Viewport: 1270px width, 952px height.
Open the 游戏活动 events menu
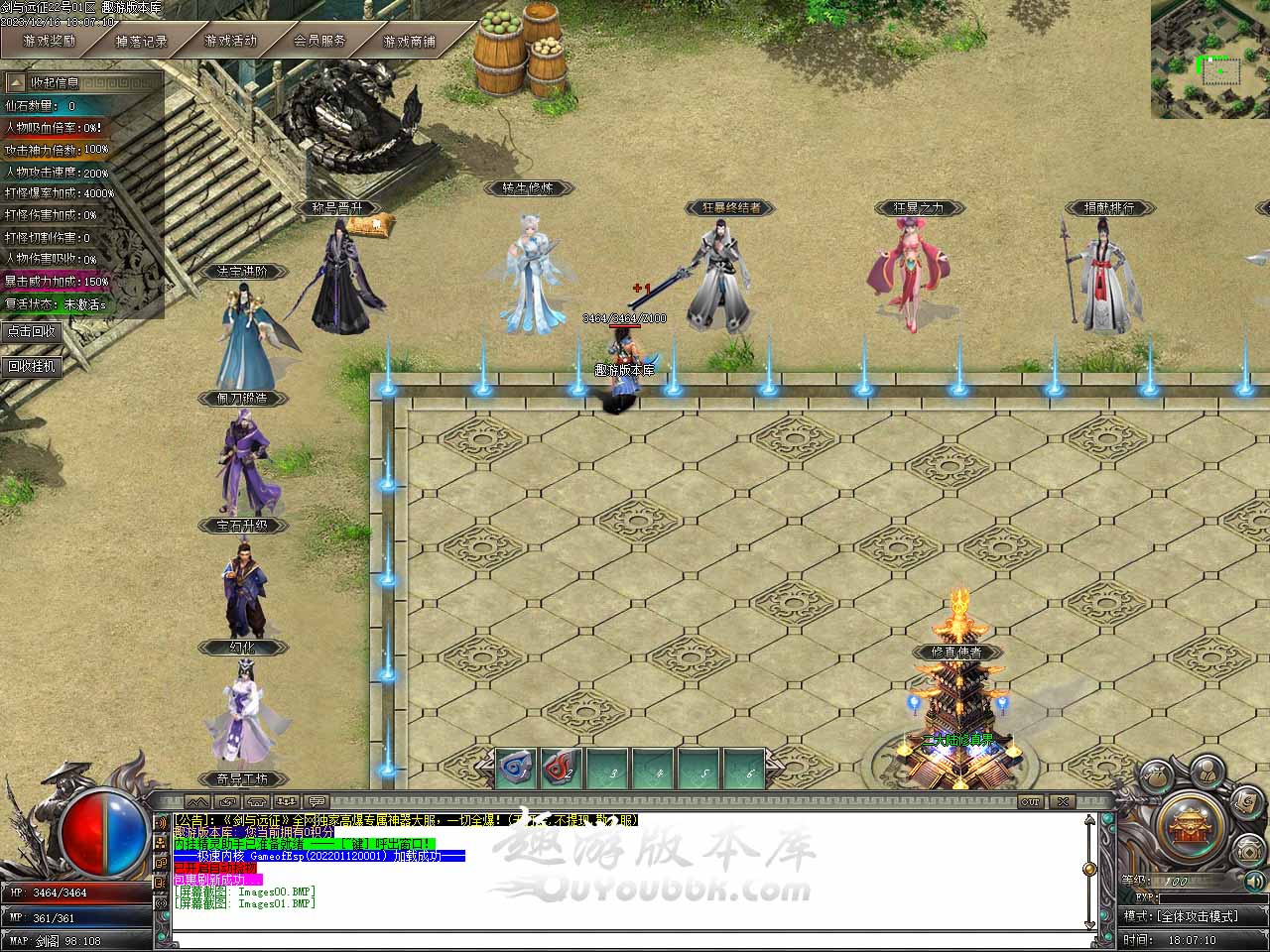click(x=230, y=42)
